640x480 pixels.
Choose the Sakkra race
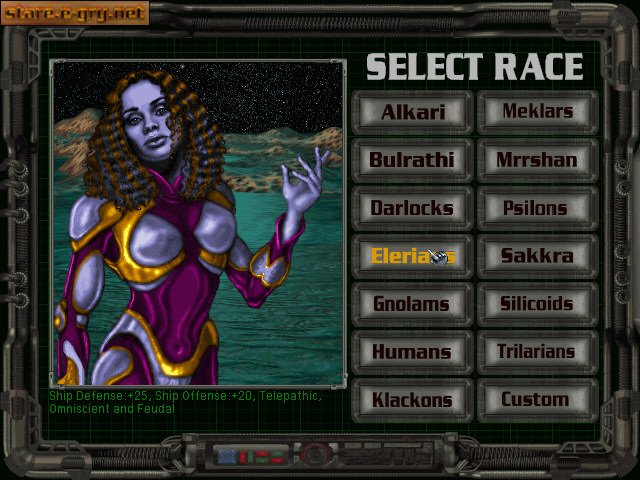point(537,256)
